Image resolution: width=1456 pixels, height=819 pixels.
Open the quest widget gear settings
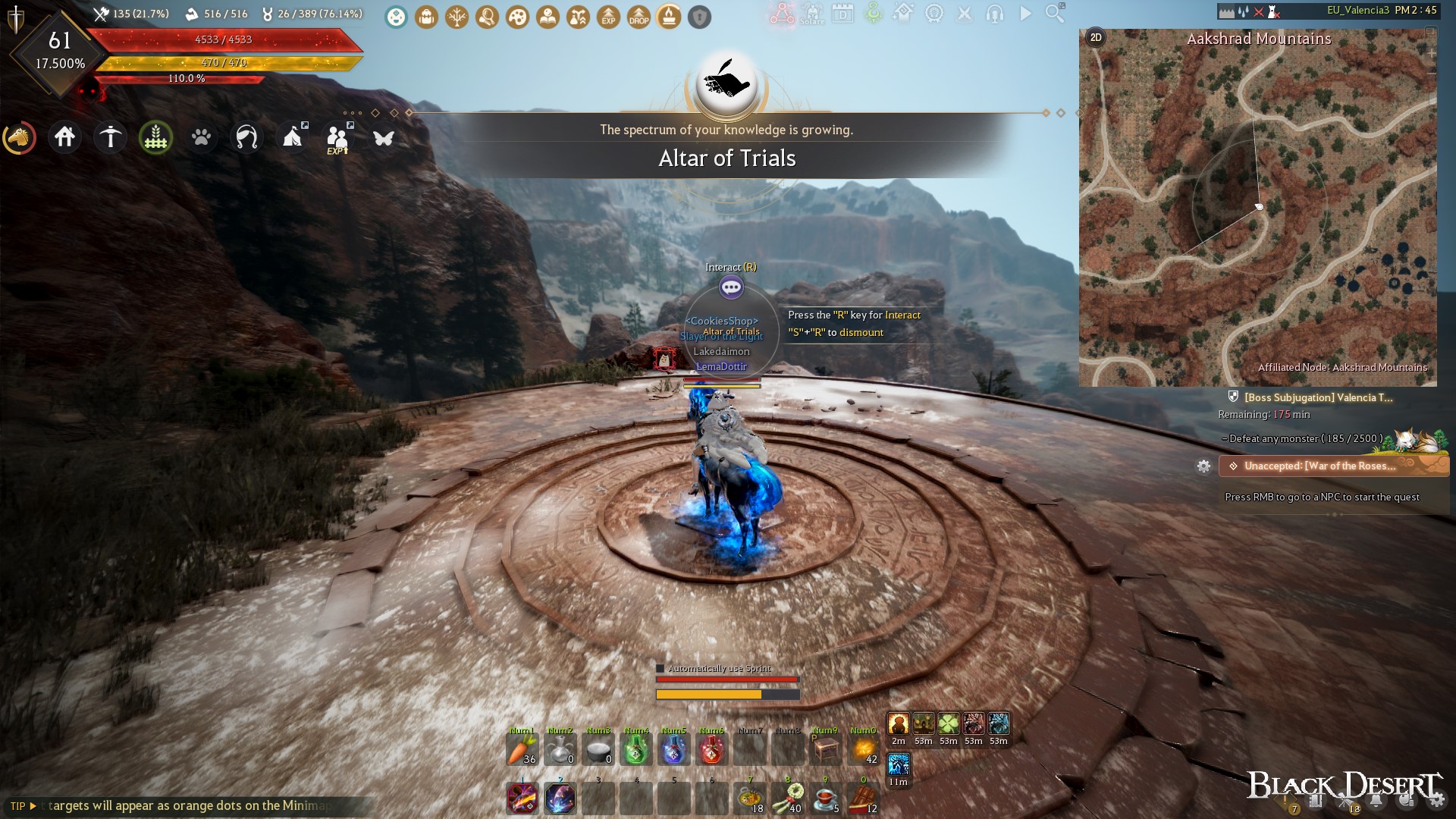1206,467
